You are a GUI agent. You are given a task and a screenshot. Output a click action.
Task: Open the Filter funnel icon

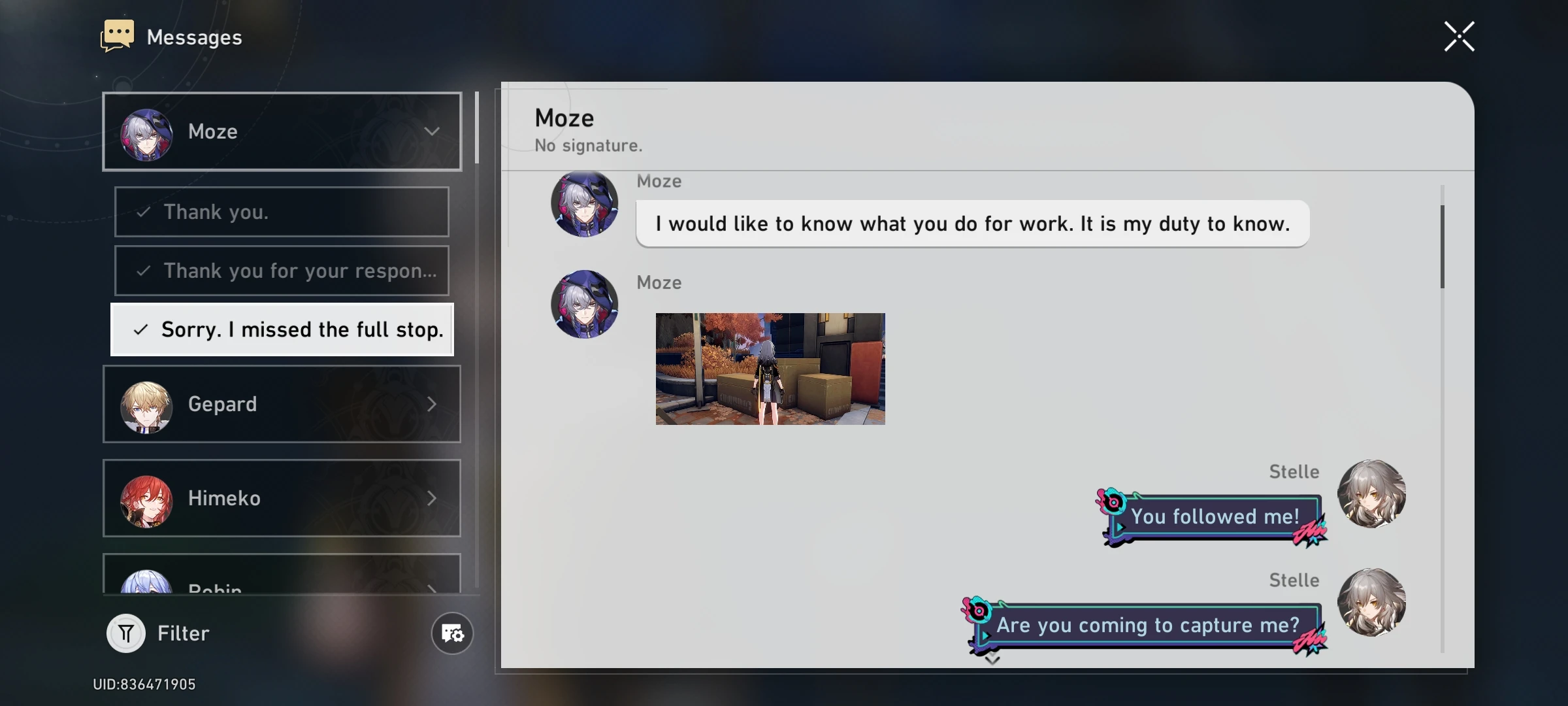[x=125, y=633]
